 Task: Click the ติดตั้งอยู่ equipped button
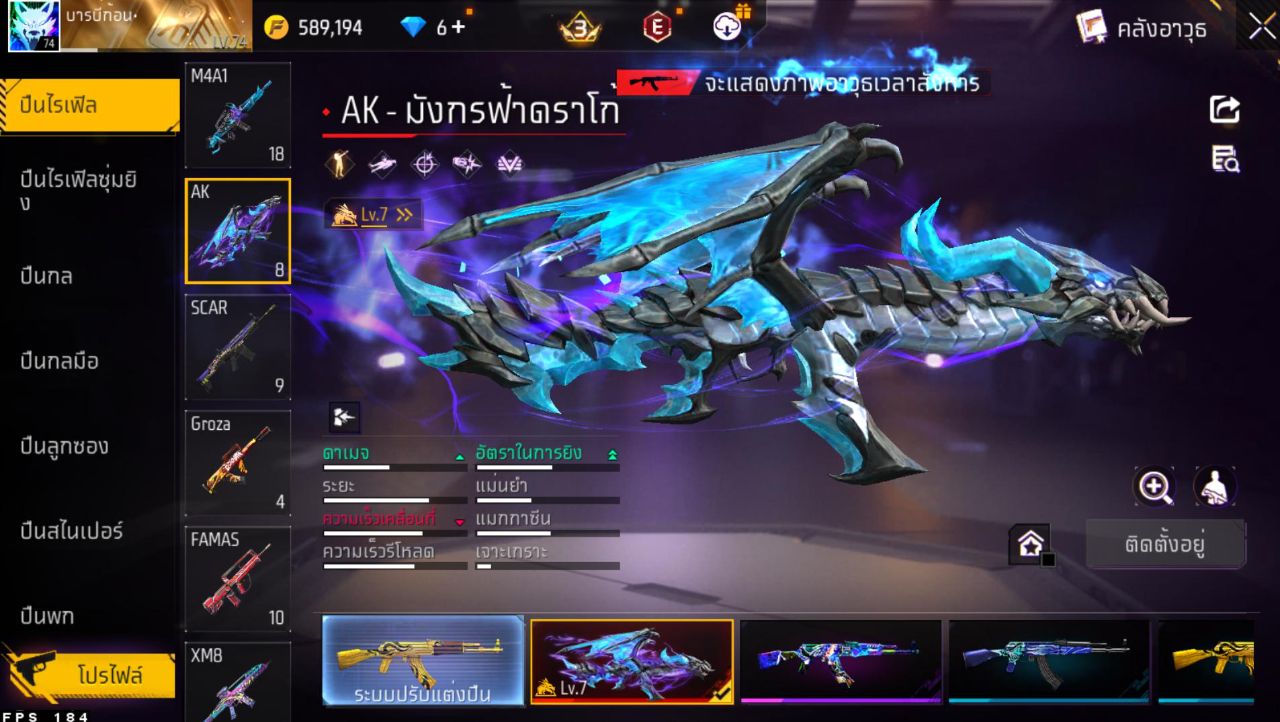[x=1165, y=545]
